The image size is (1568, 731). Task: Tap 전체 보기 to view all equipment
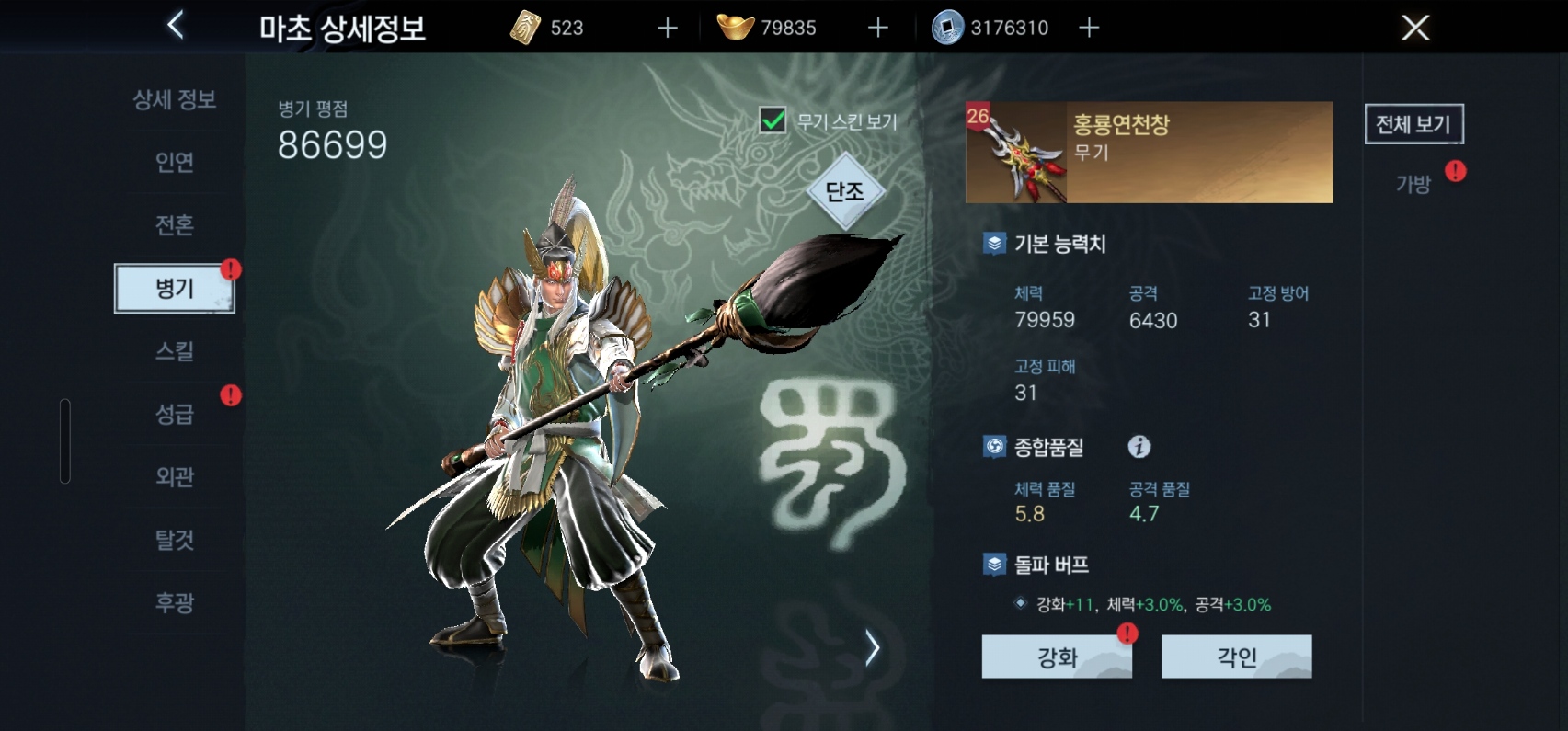[x=1414, y=124]
